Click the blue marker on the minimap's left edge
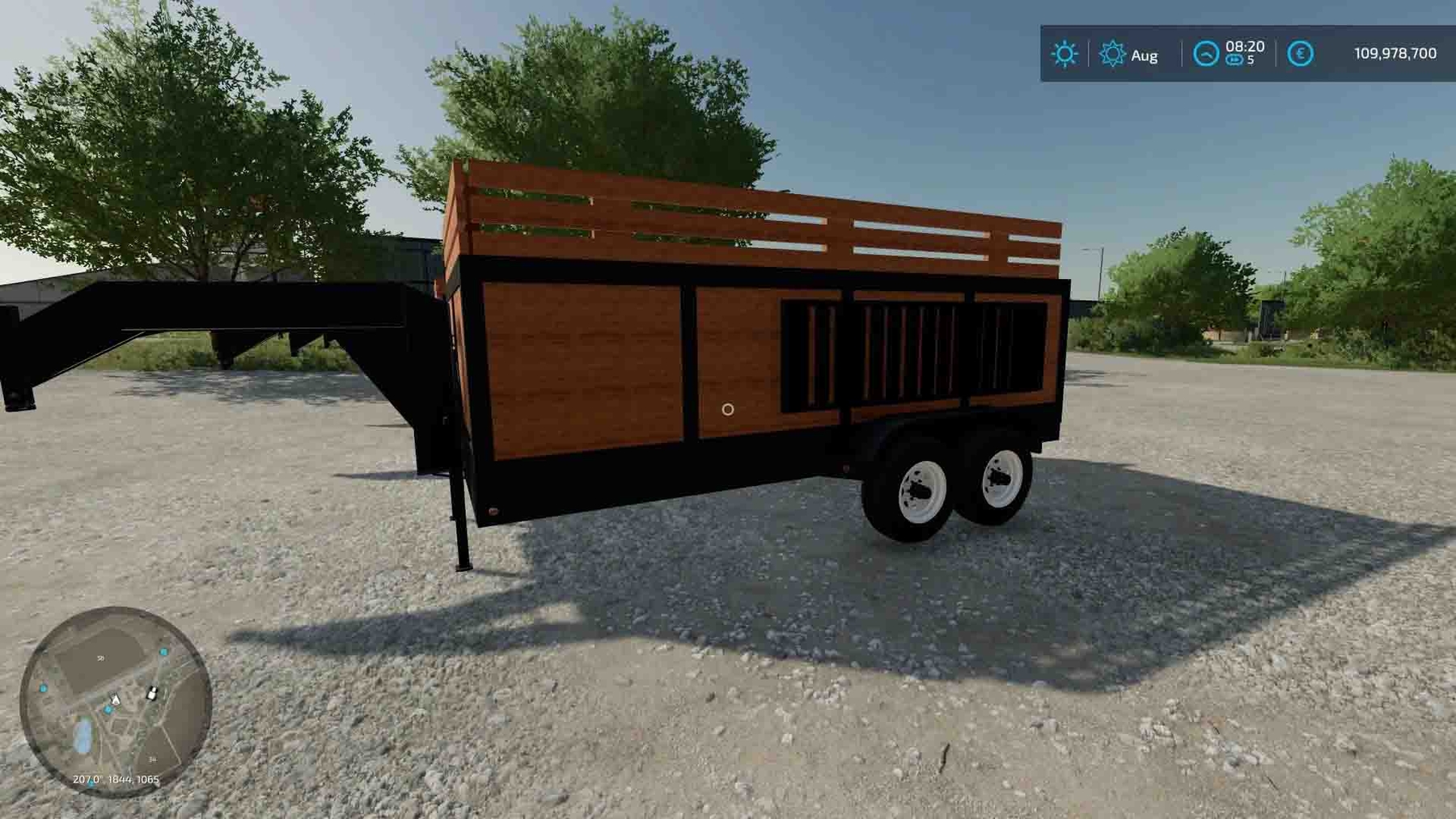 (44, 688)
